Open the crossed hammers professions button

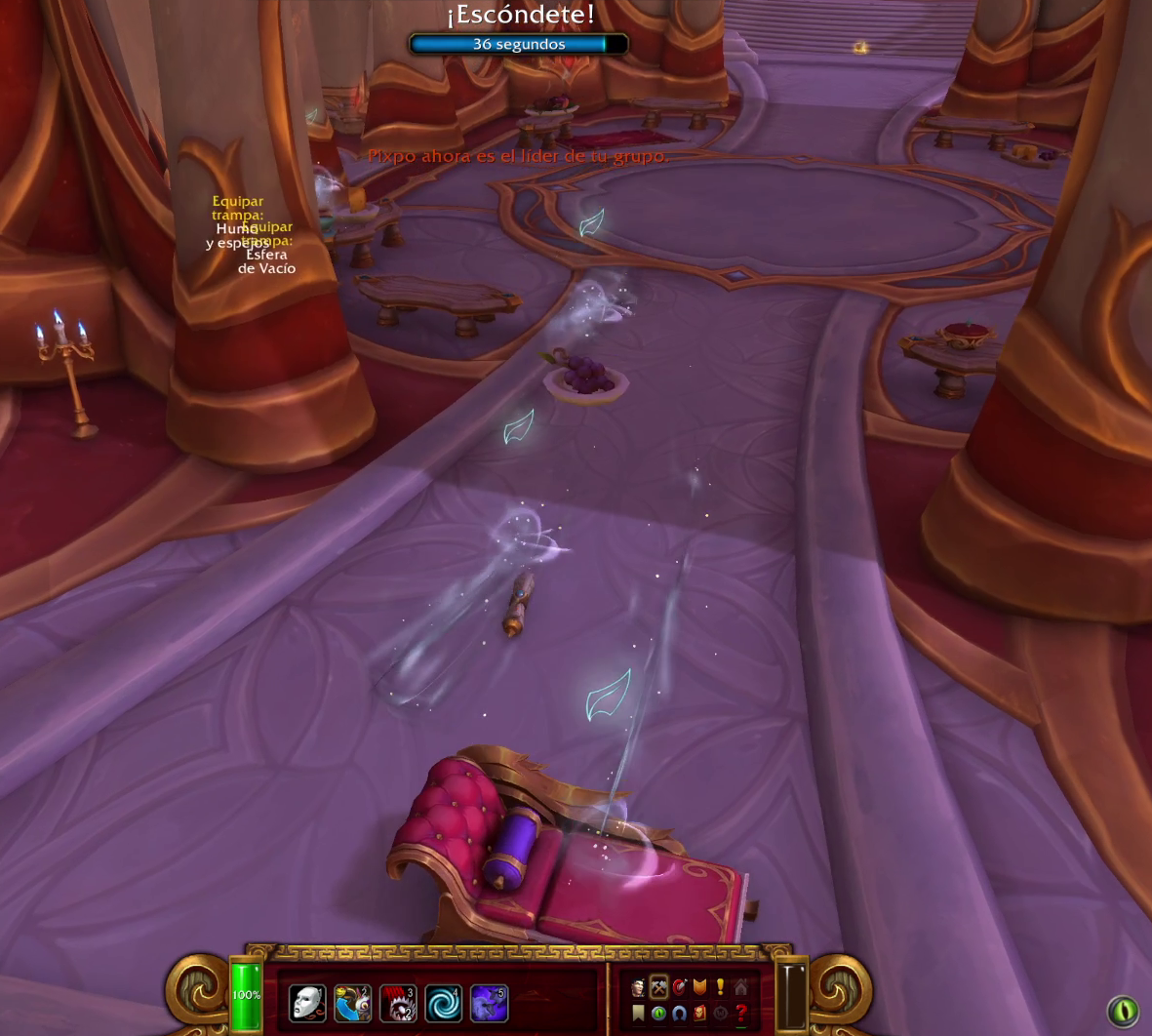[x=658, y=988]
